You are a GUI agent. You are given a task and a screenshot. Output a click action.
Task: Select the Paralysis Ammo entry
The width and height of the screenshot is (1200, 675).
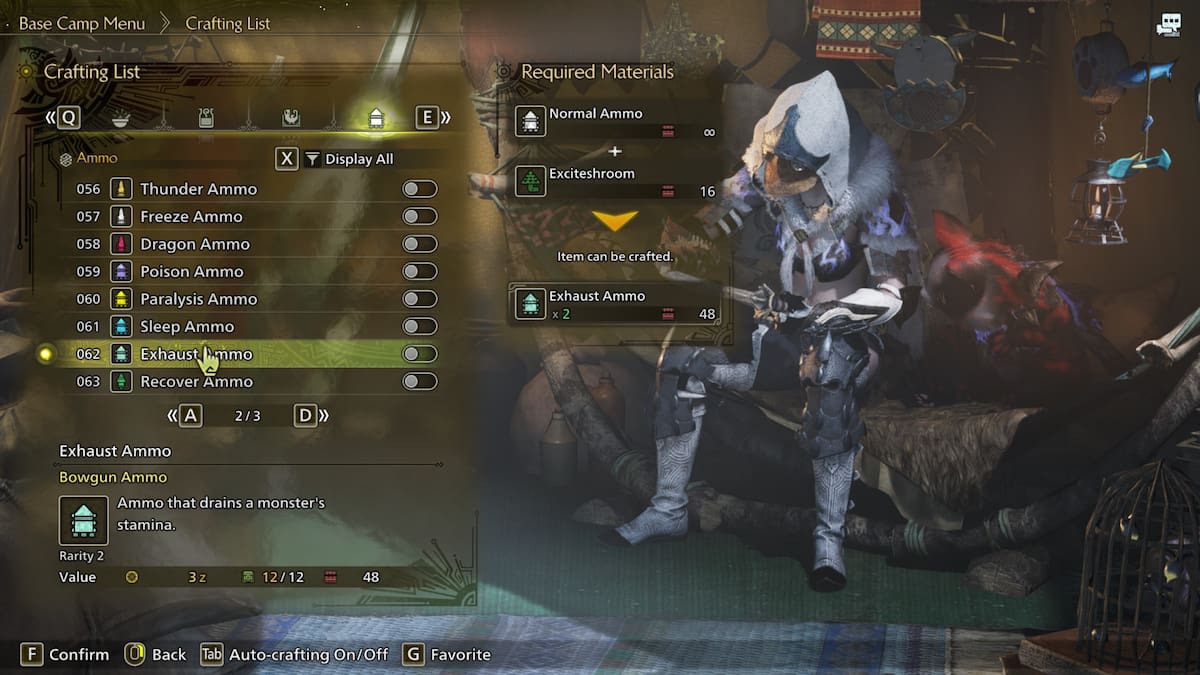click(198, 299)
